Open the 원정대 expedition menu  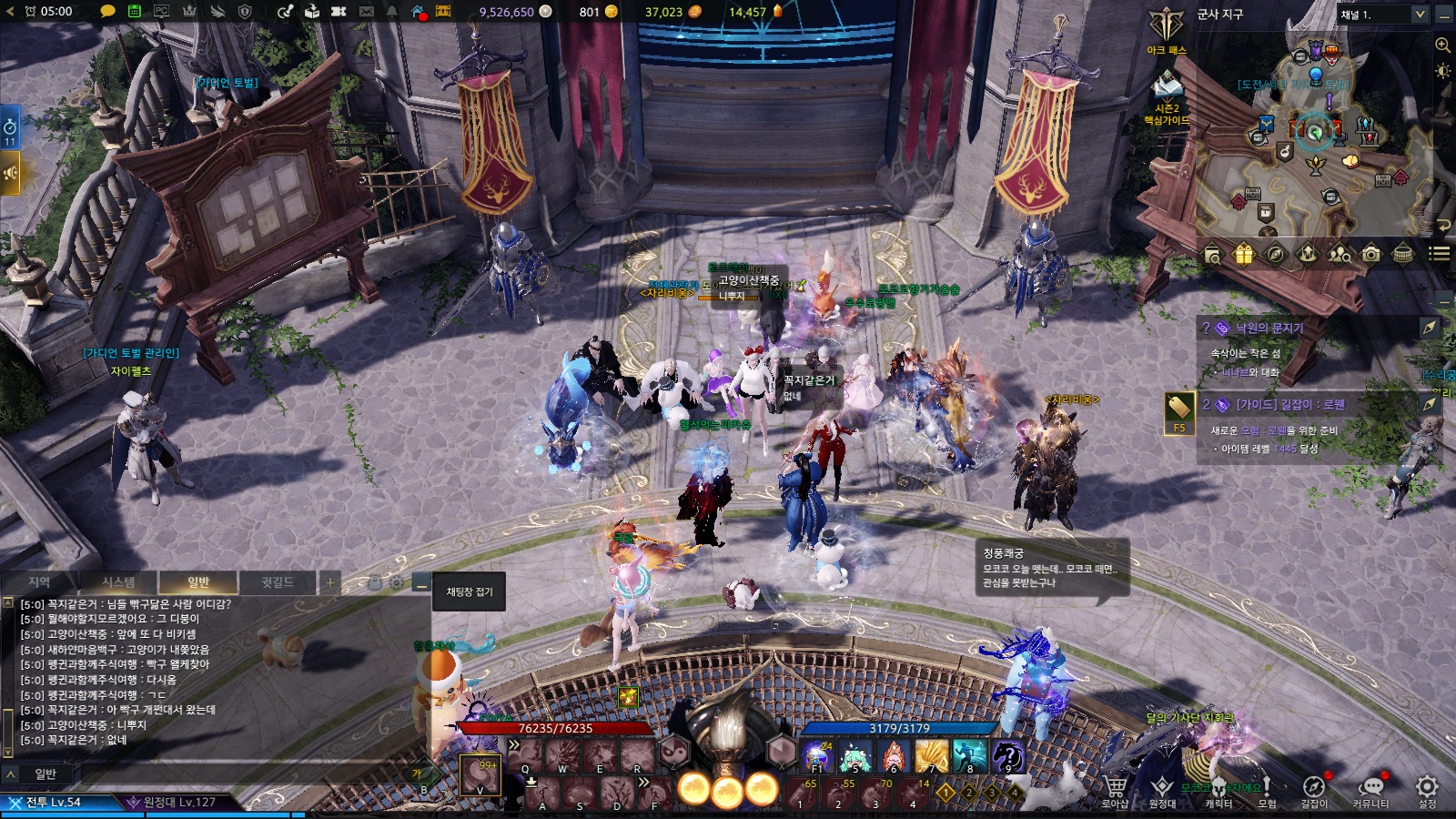(x=1162, y=788)
